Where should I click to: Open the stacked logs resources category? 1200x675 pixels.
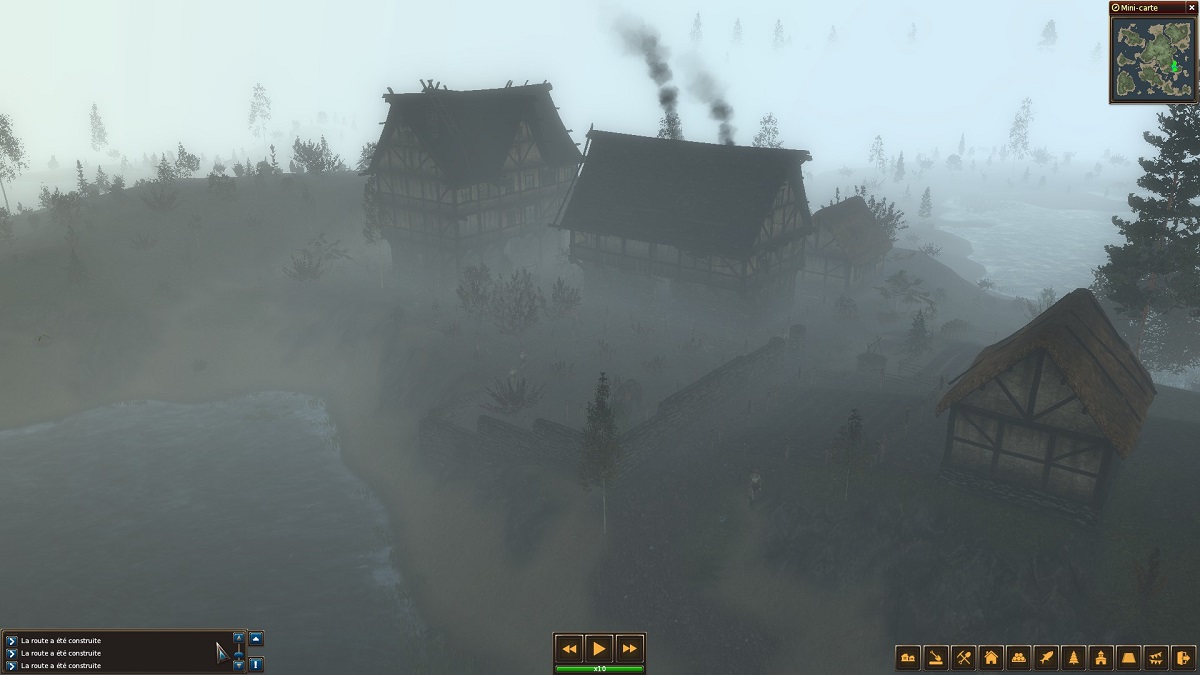pyautogui.click(x=1019, y=657)
